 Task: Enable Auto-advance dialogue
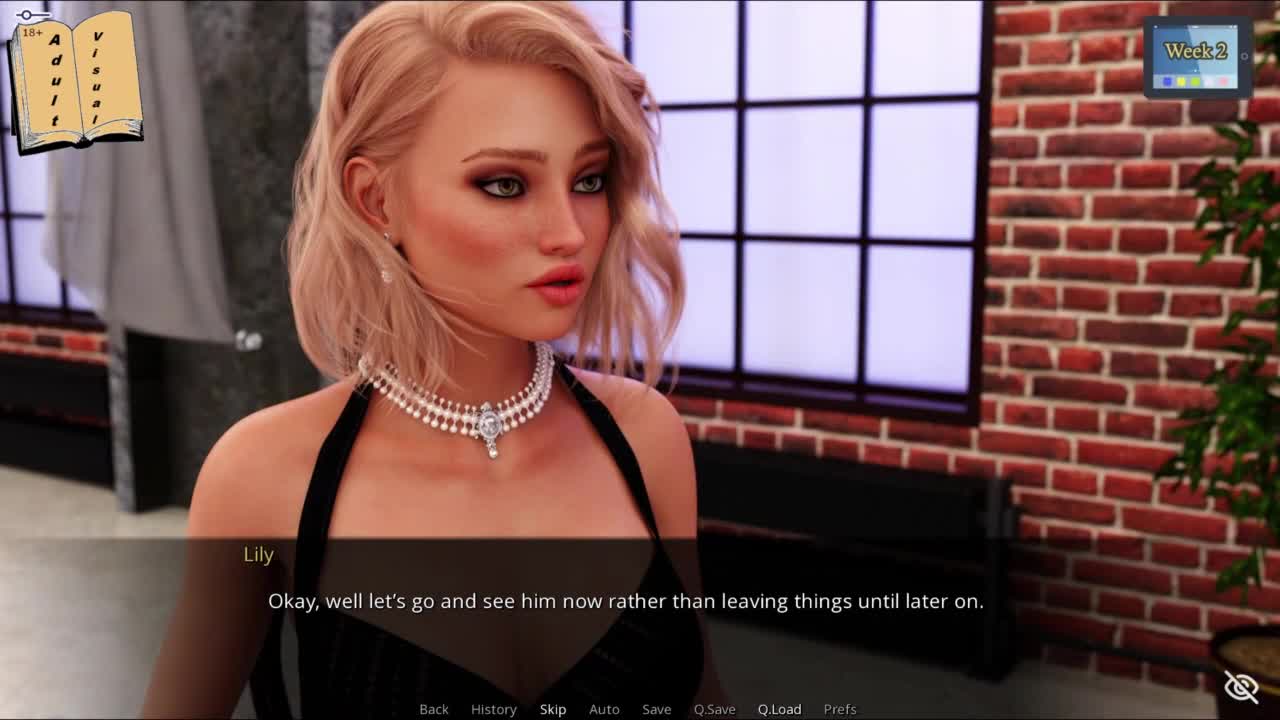(604, 709)
